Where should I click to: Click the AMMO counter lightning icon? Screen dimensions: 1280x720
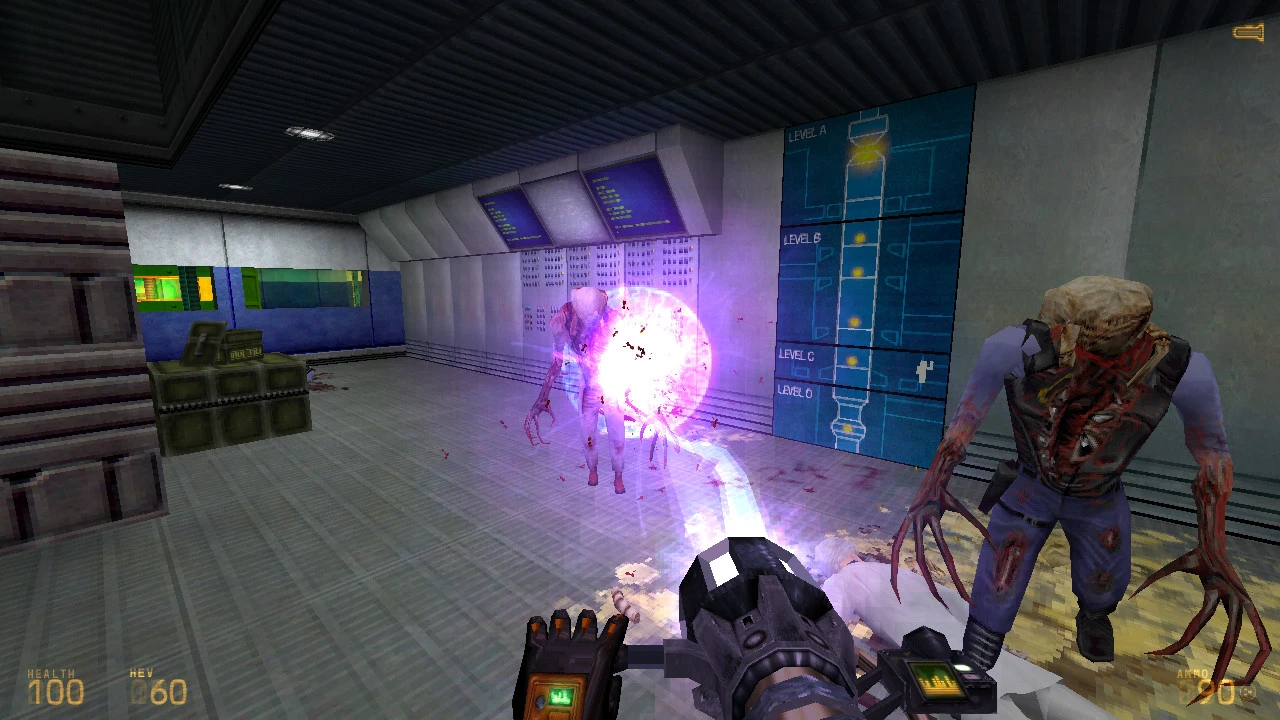pos(1247,692)
